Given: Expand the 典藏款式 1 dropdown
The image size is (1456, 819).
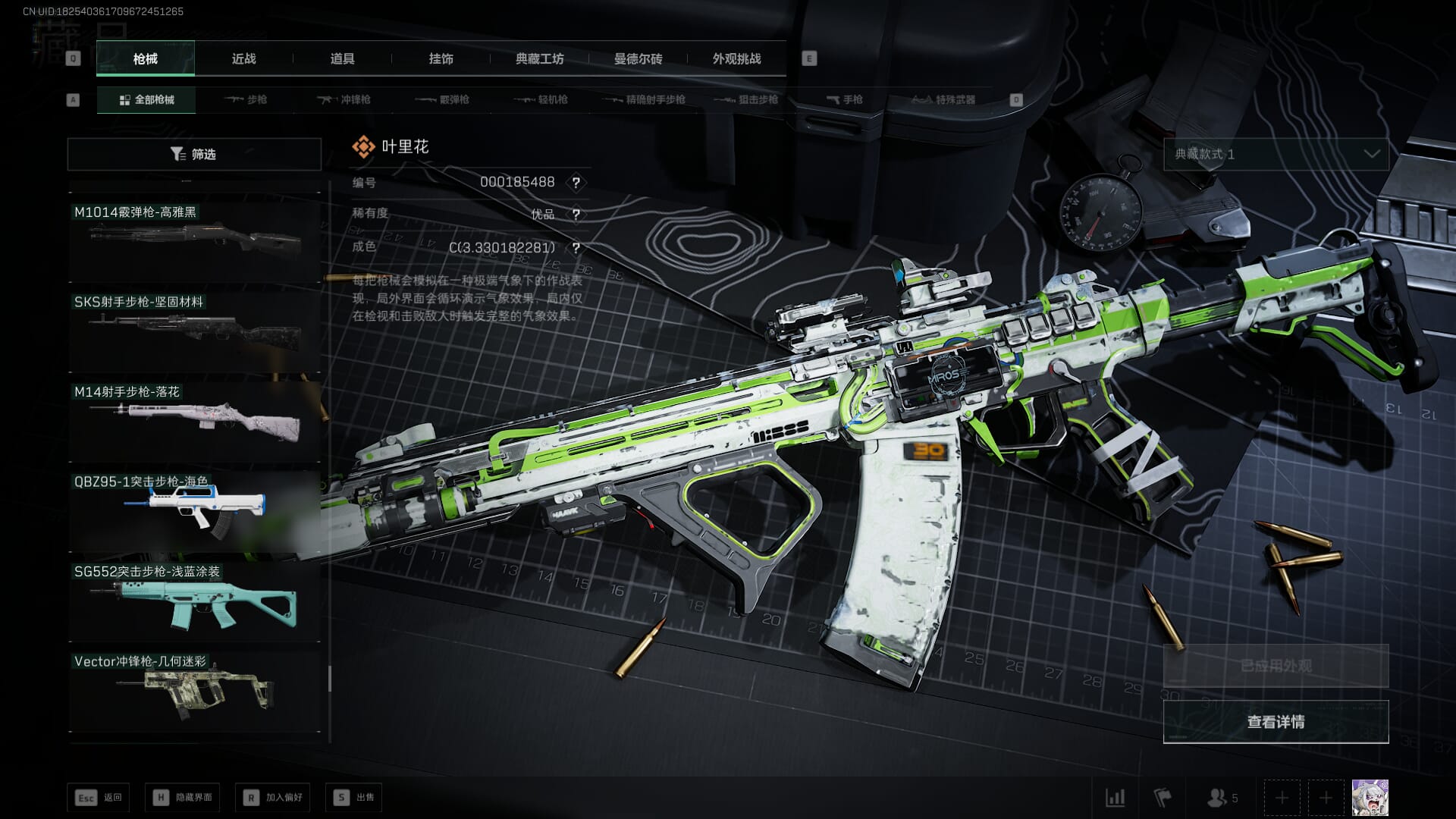Looking at the screenshot, I should (x=1276, y=154).
